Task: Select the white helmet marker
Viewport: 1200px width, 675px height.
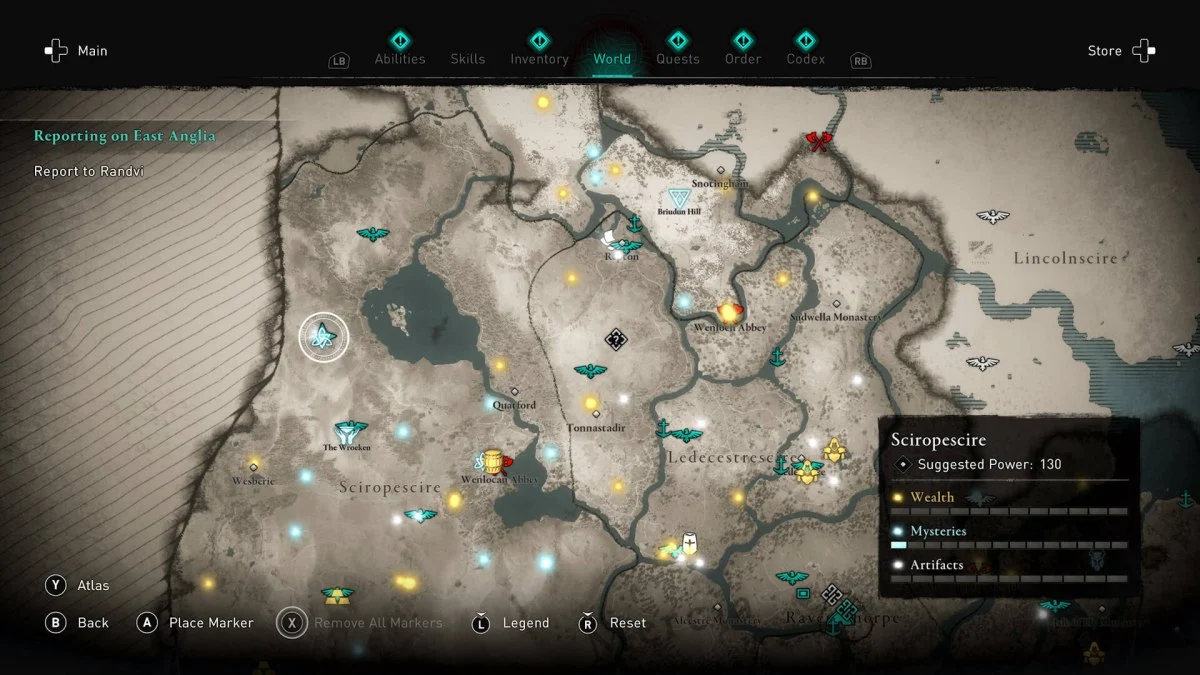Action: pyautogui.click(x=689, y=544)
